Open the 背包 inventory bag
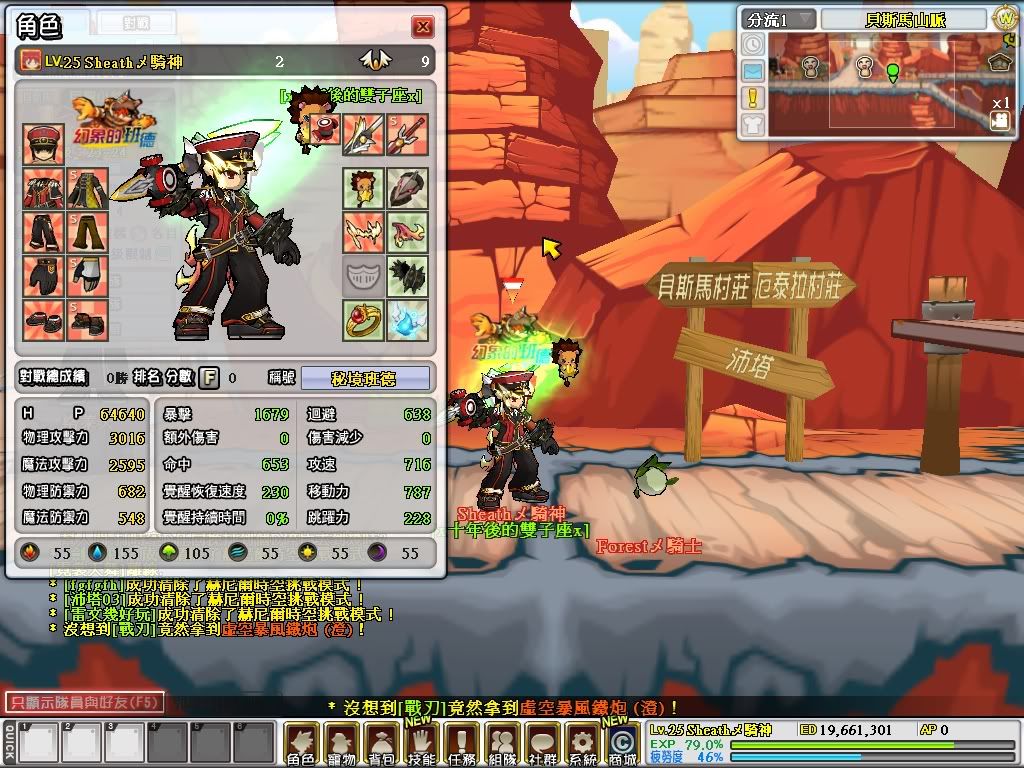The height and width of the screenshot is (768, 1024). (x=381, y=743)
